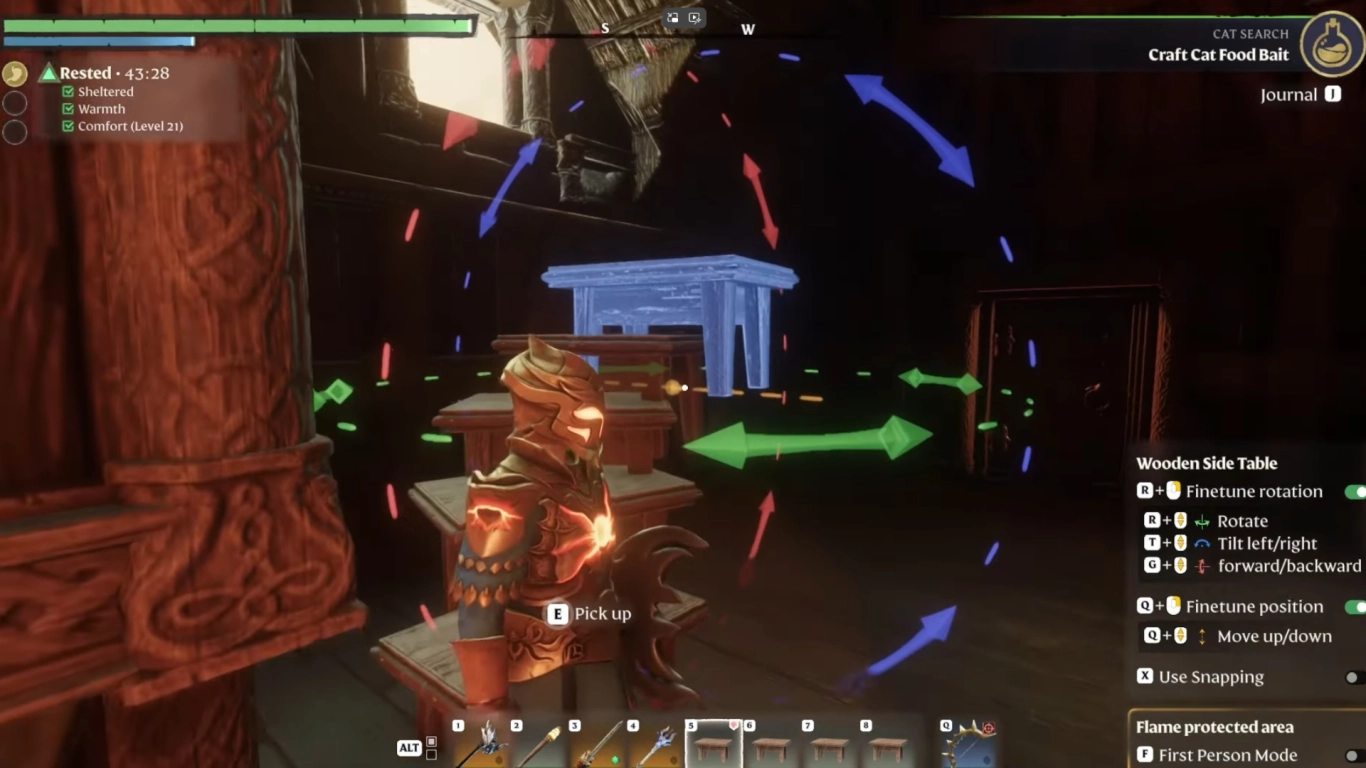Check the Sheltered status checkbox
The height and width of the screenshot is (768, 1366).
tap(68, 91)
